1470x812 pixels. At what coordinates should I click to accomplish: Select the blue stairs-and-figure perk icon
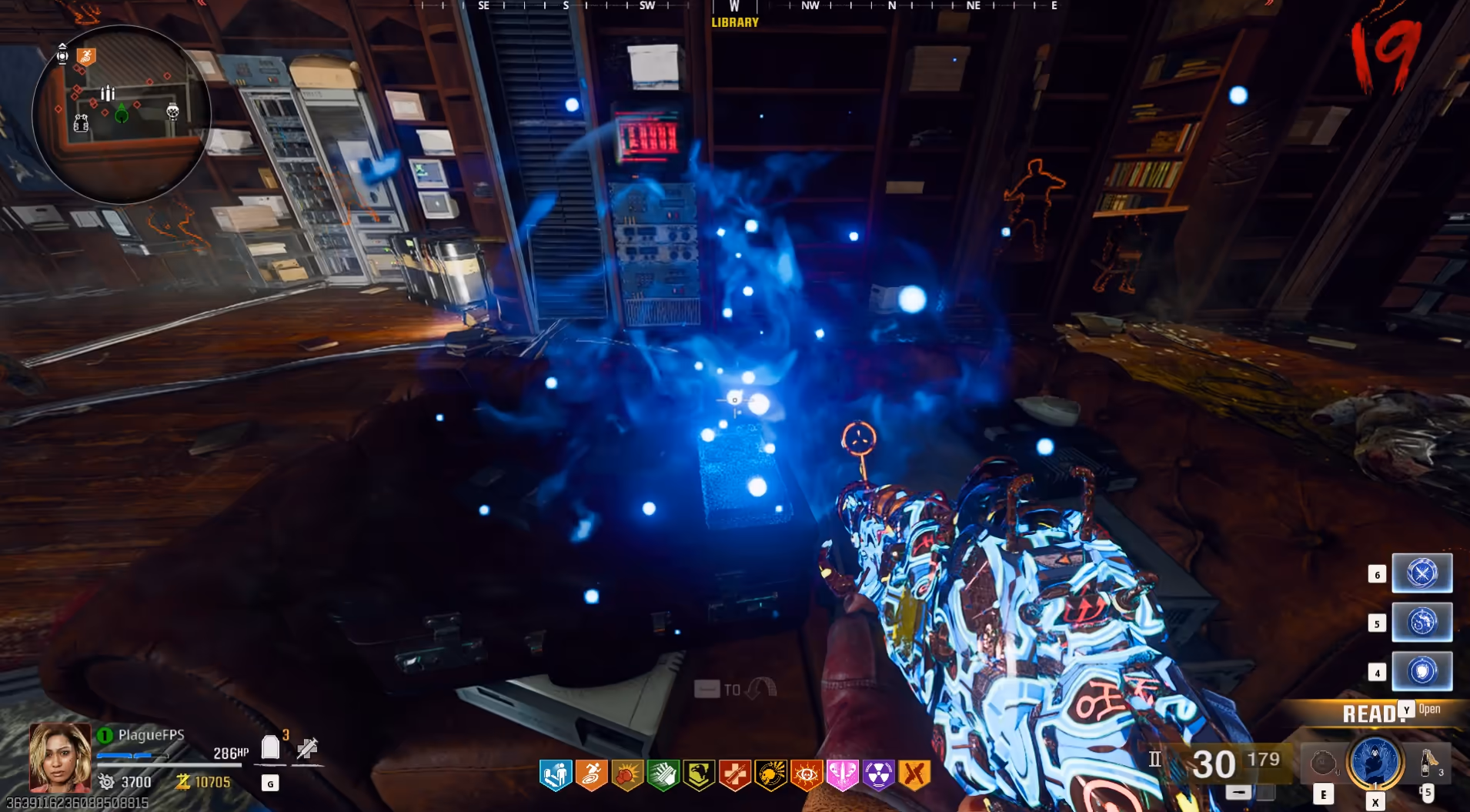click(556, 775)
